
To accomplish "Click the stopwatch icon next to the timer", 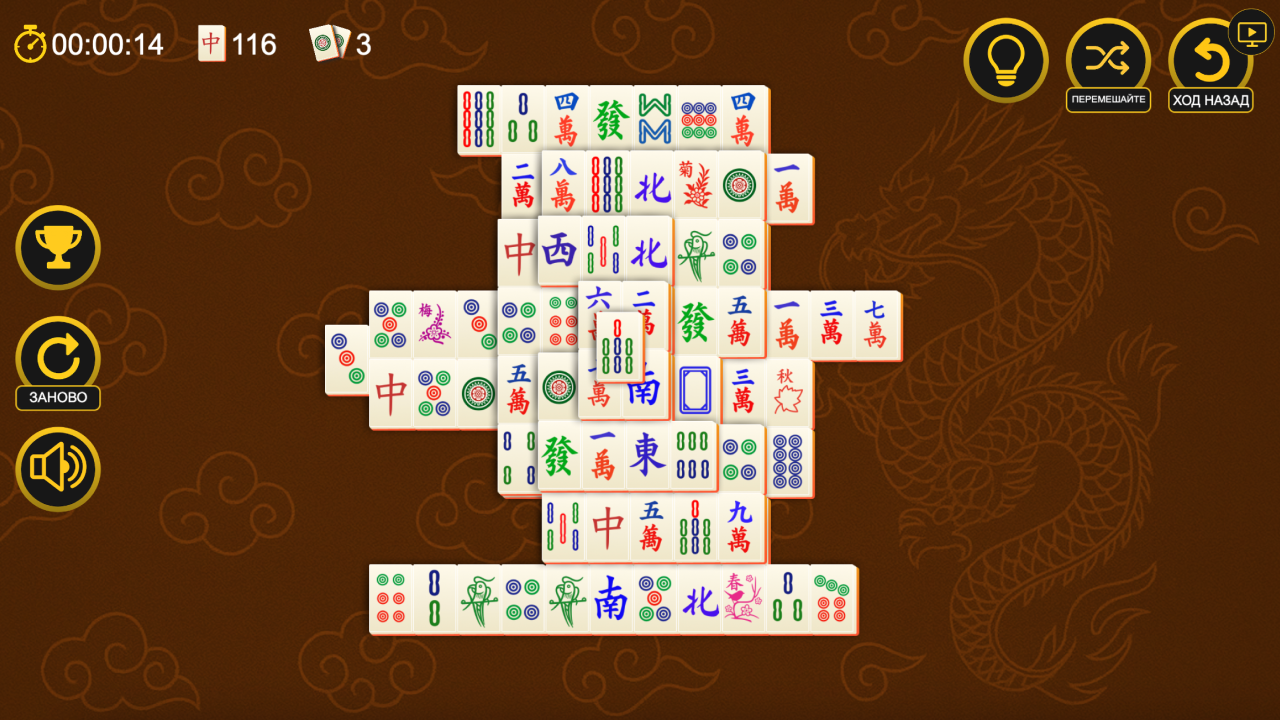I will coord(30,44).
